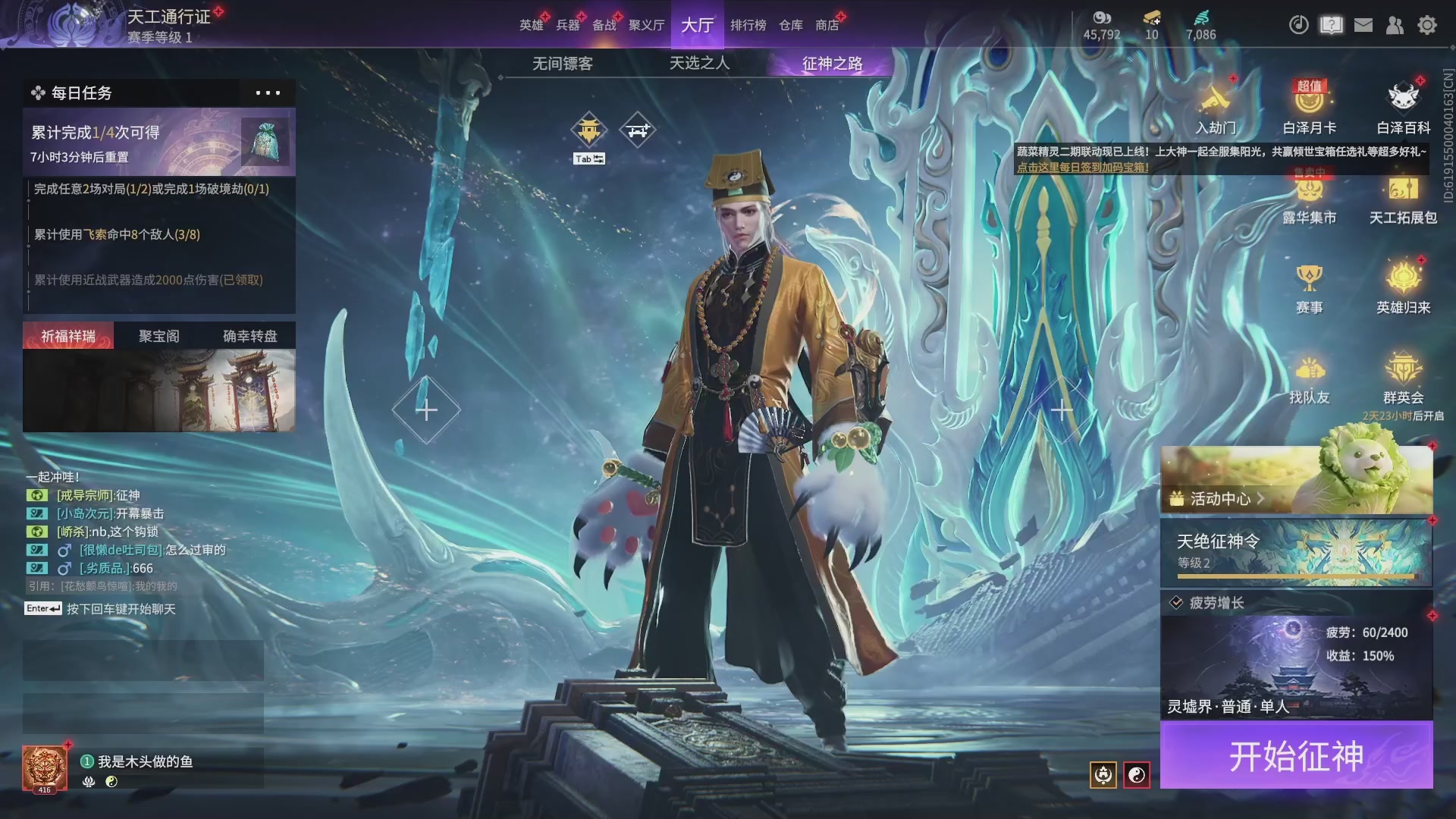Switch to the 无间镖客 mode tab
Image resolution: width=1456 pixels, height=819 pixels.
562,64
